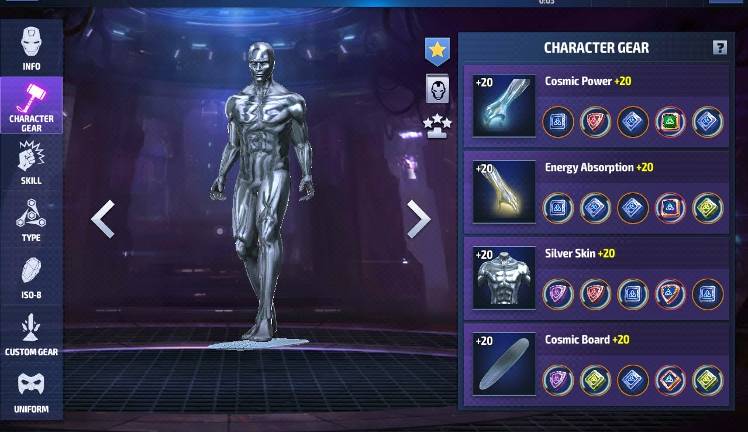Select the Character Gear tab

point(31,107)
